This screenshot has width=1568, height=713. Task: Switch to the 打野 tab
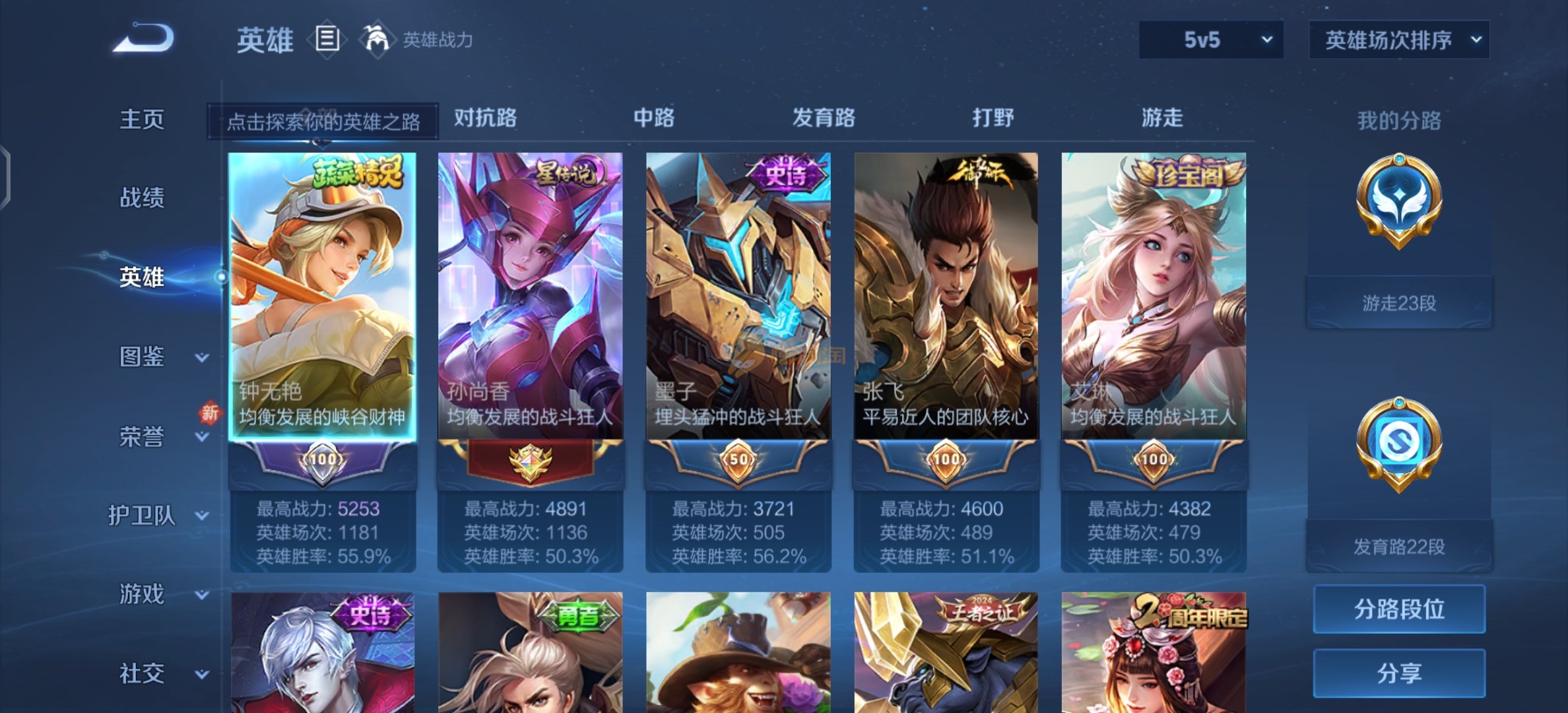pos(993,118)
